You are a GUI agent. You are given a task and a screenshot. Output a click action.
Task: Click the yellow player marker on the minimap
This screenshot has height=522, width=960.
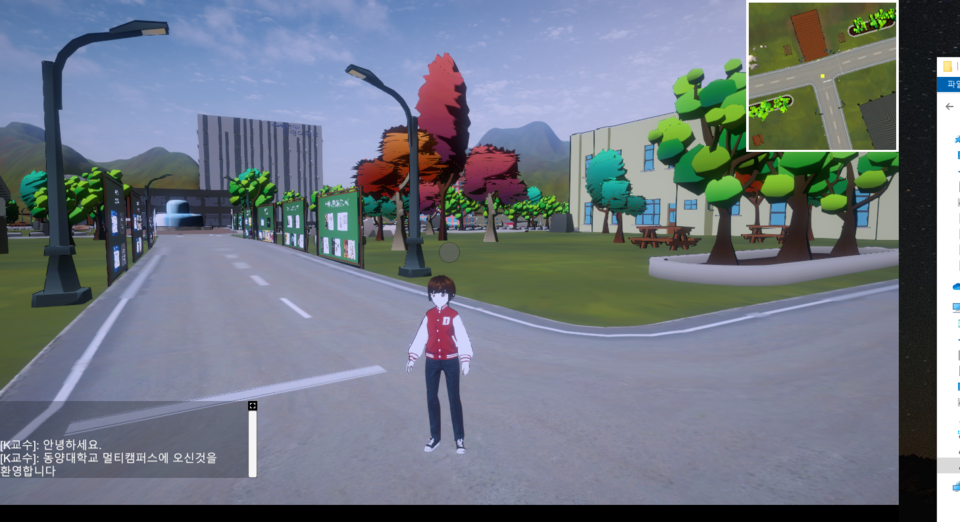pyautogui.click(x=823, y=74)
